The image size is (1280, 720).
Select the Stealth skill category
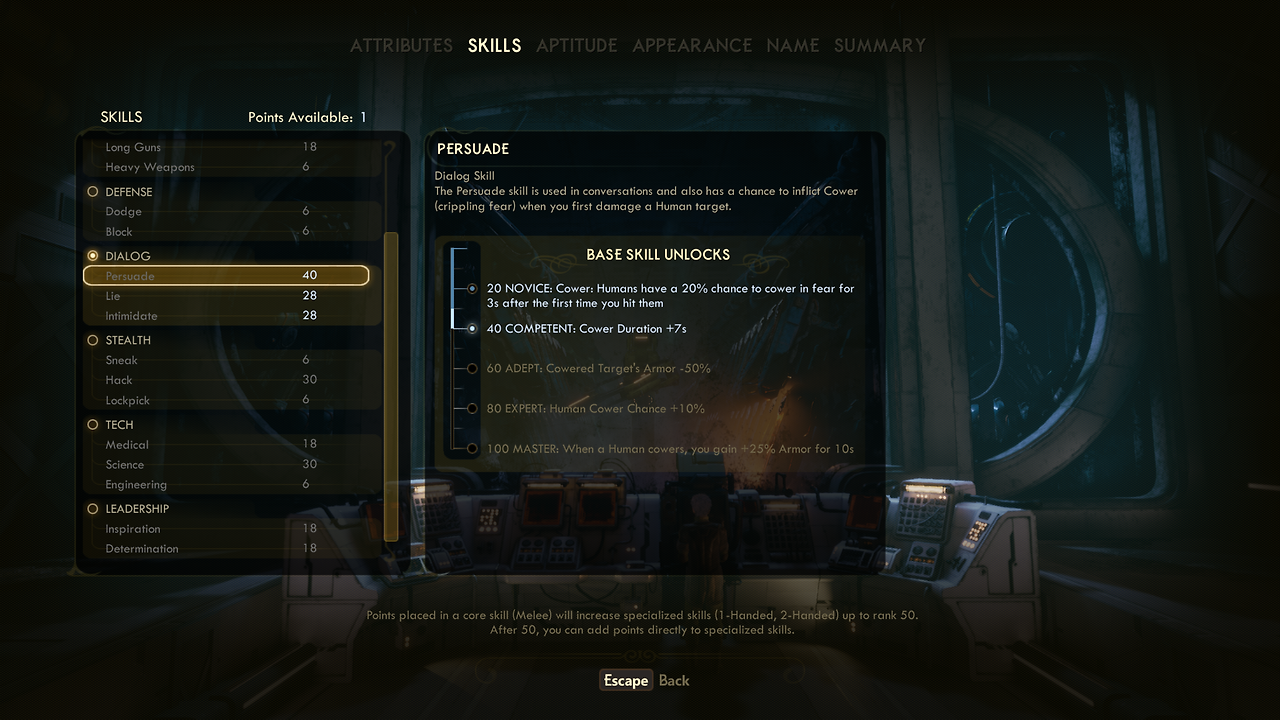128,340
